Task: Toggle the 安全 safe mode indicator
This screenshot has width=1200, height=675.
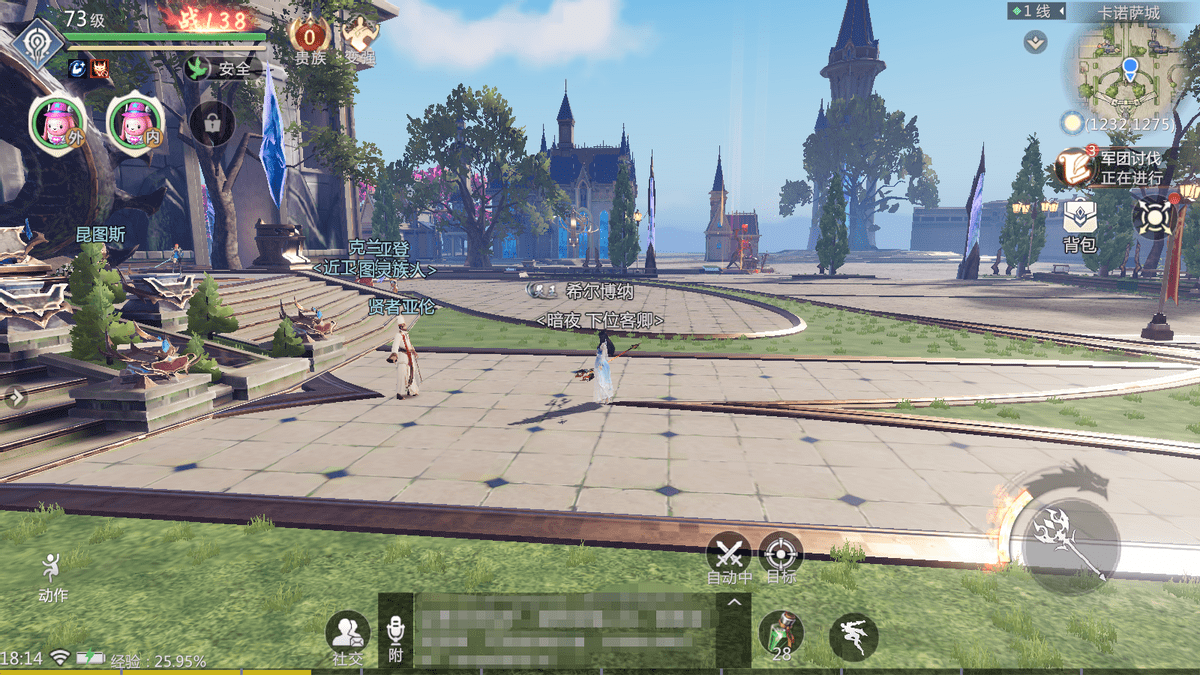Action: coord(222,69)
